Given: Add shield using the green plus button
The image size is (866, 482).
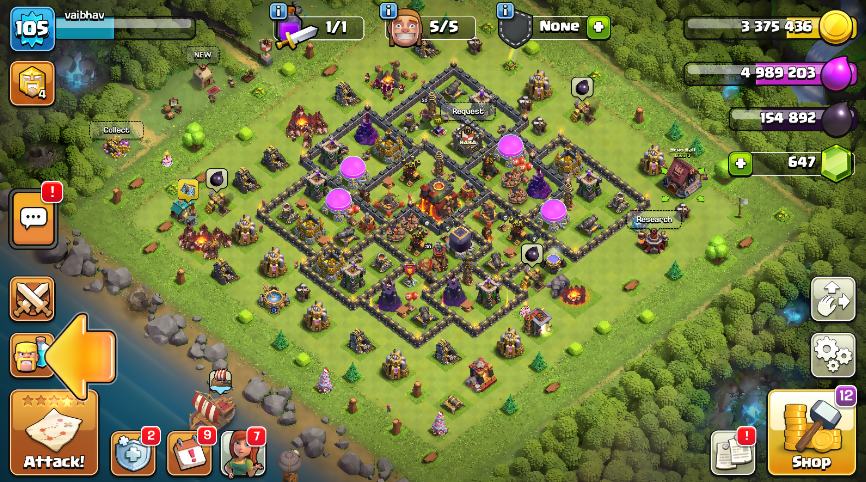Looking at the screenshot, I should (598, 27).
